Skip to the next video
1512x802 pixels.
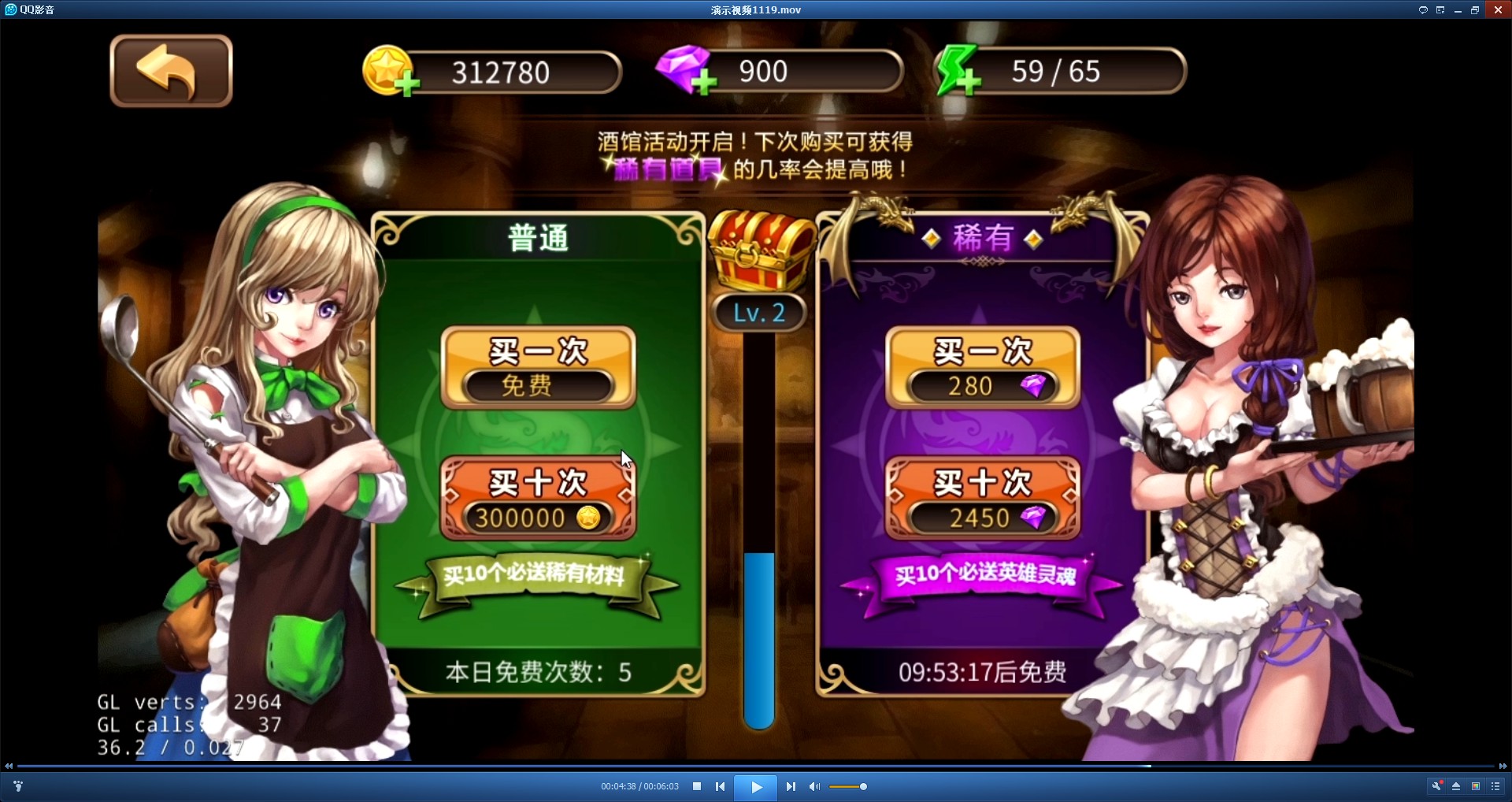click(x=791, y=785)
